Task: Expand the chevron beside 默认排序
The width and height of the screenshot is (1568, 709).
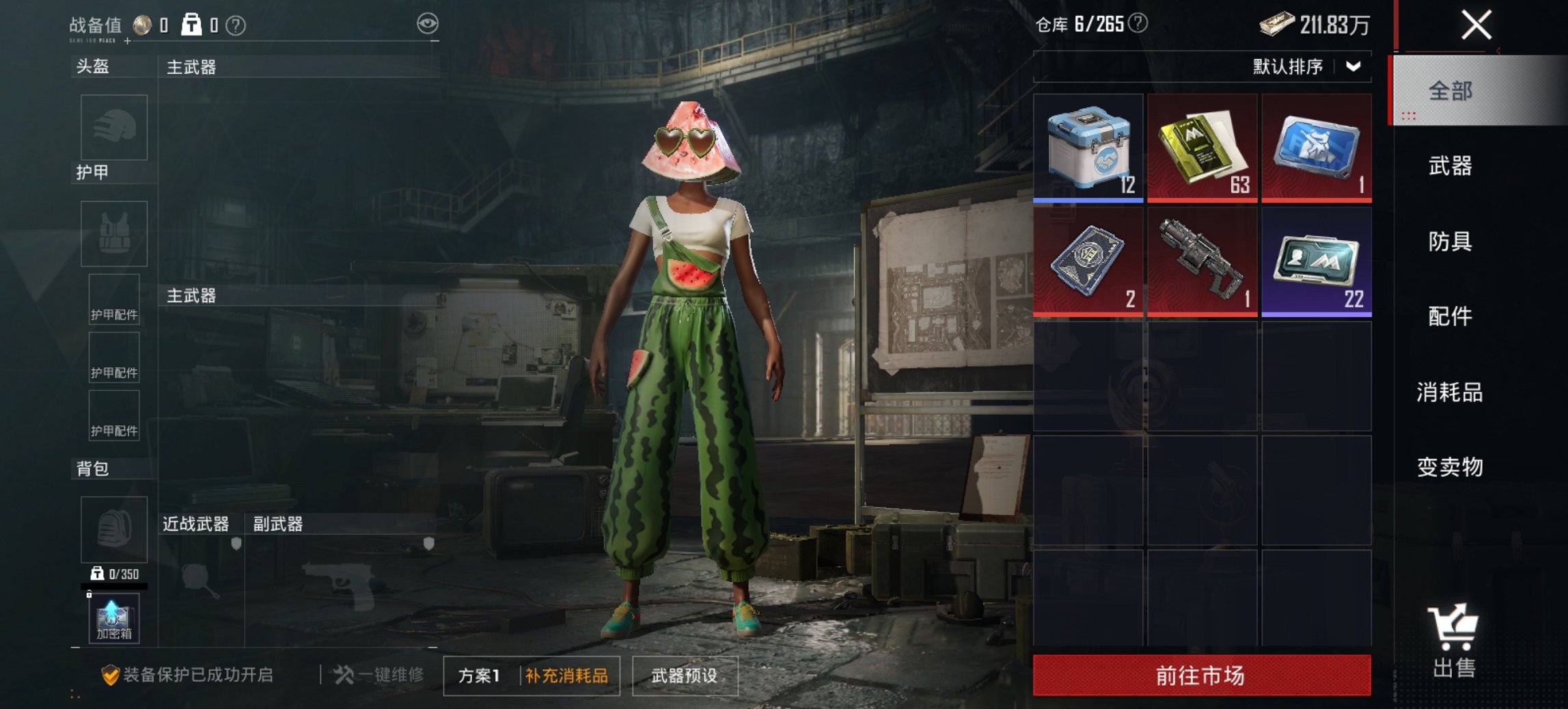Action: [x=1353, y=66]
